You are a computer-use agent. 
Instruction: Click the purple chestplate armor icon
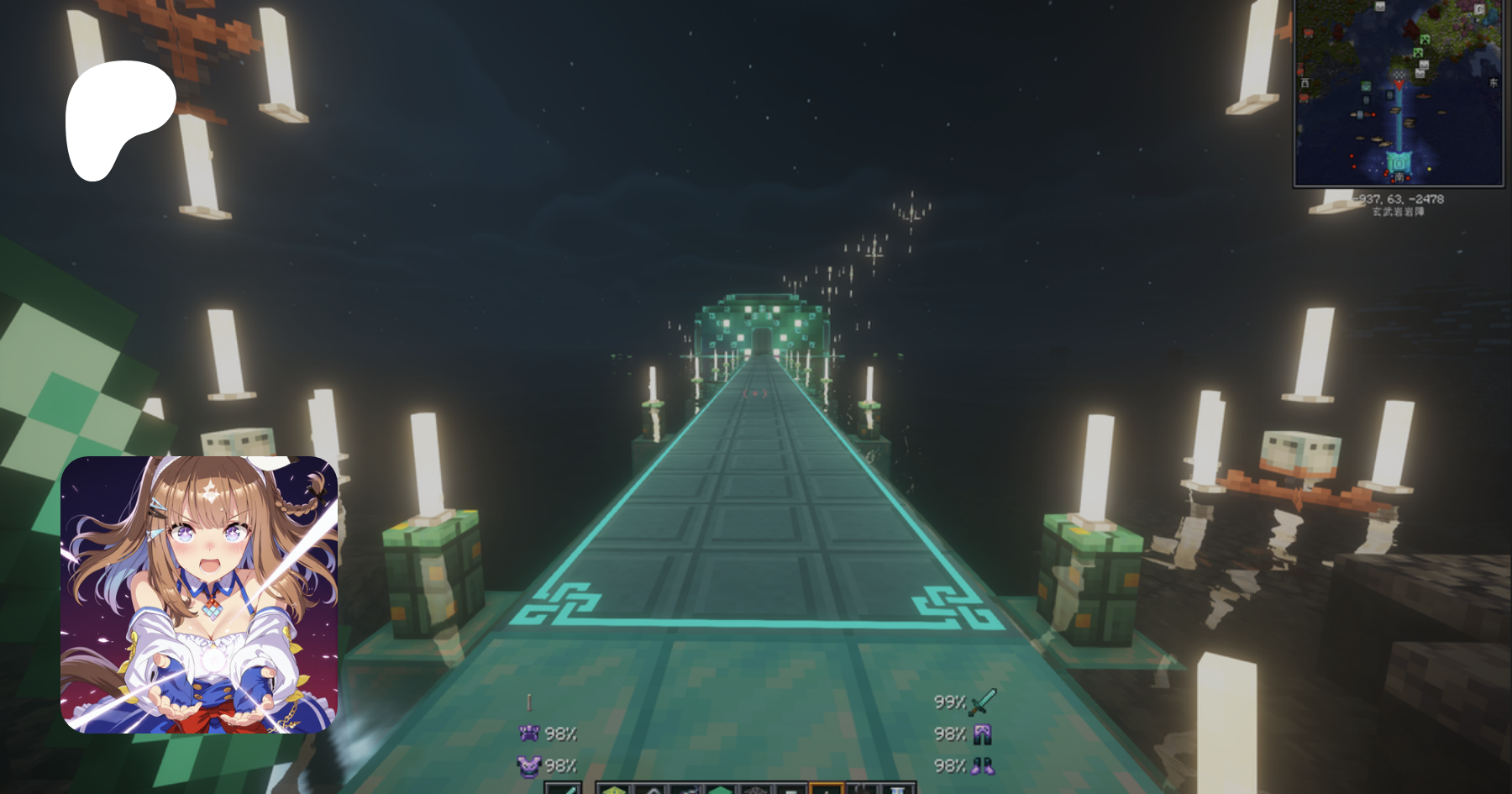(528, 765)
